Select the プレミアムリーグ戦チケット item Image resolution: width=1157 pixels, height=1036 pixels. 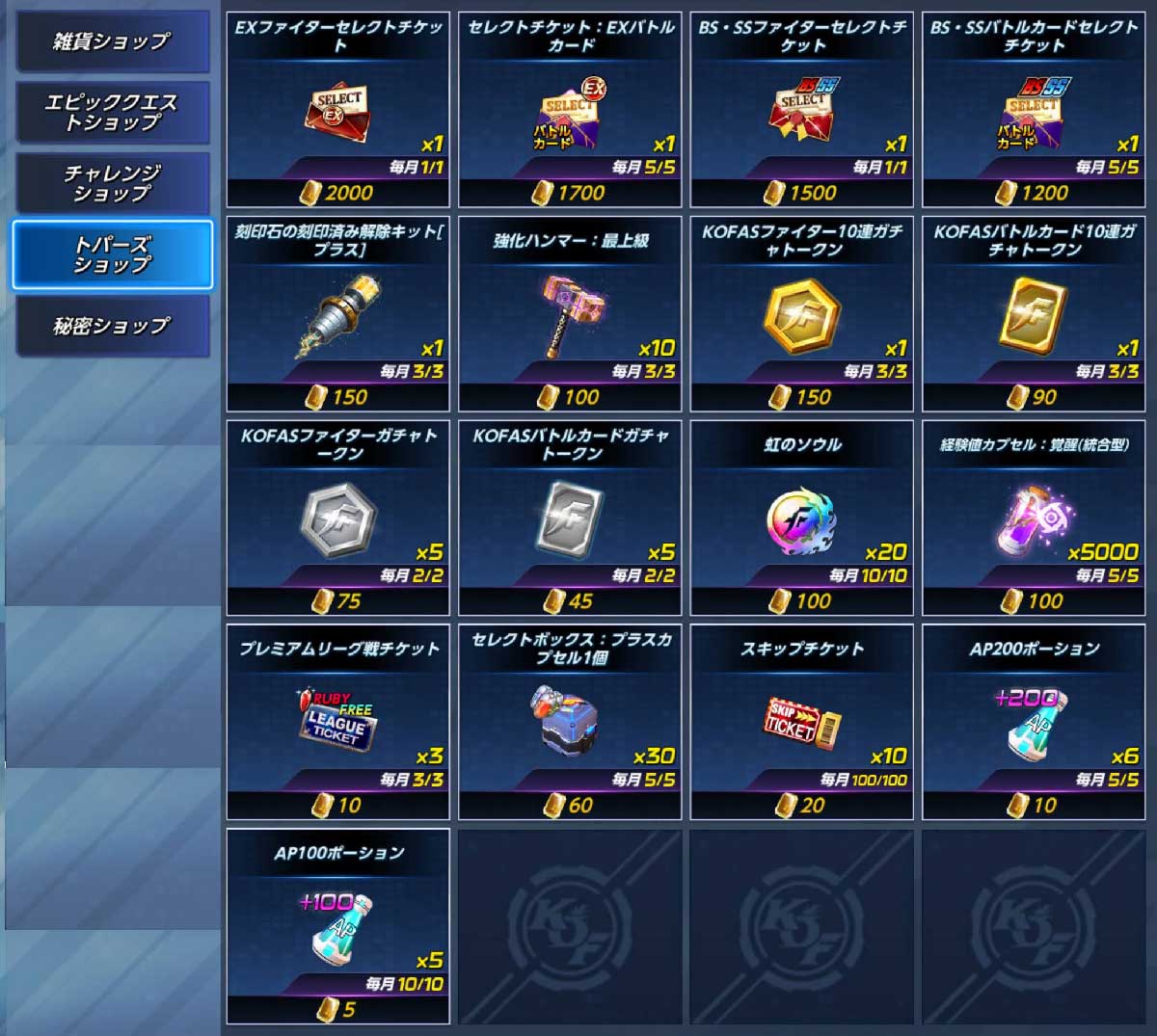coord(337,723)
